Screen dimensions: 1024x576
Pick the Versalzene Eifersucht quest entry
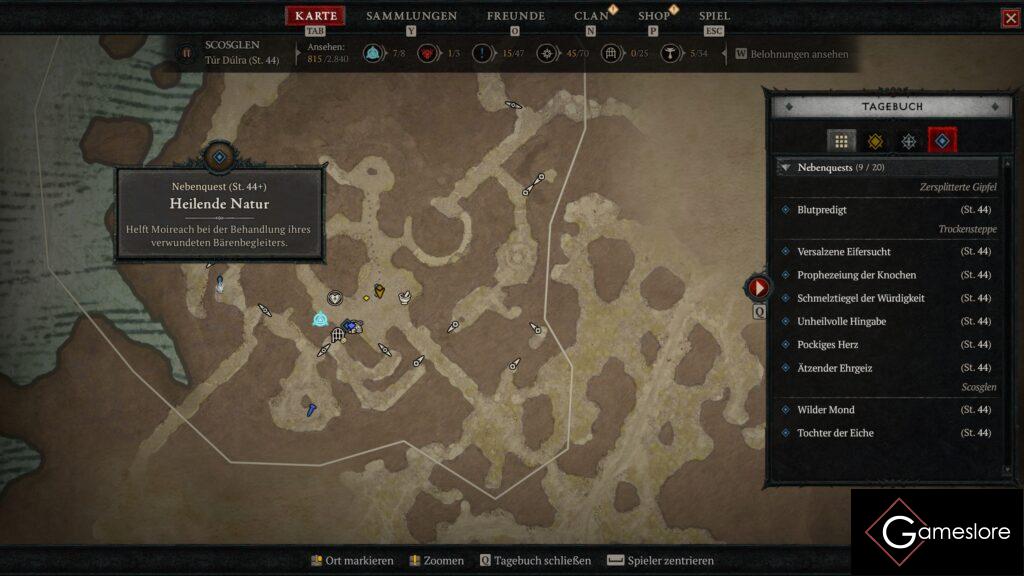coord(843,252)
